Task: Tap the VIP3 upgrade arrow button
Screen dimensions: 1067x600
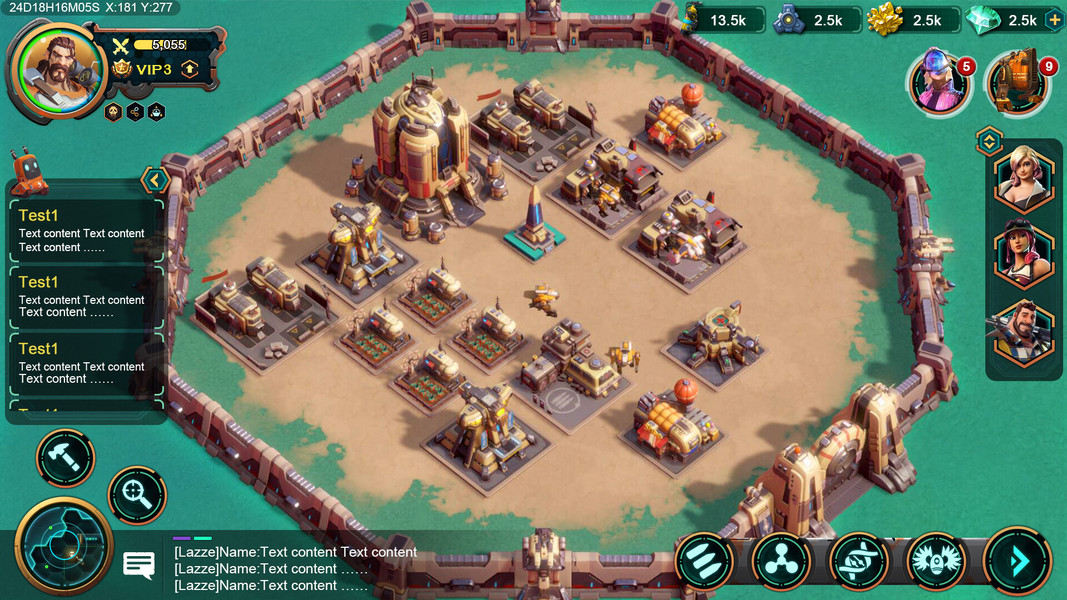Action: (189, 69)
